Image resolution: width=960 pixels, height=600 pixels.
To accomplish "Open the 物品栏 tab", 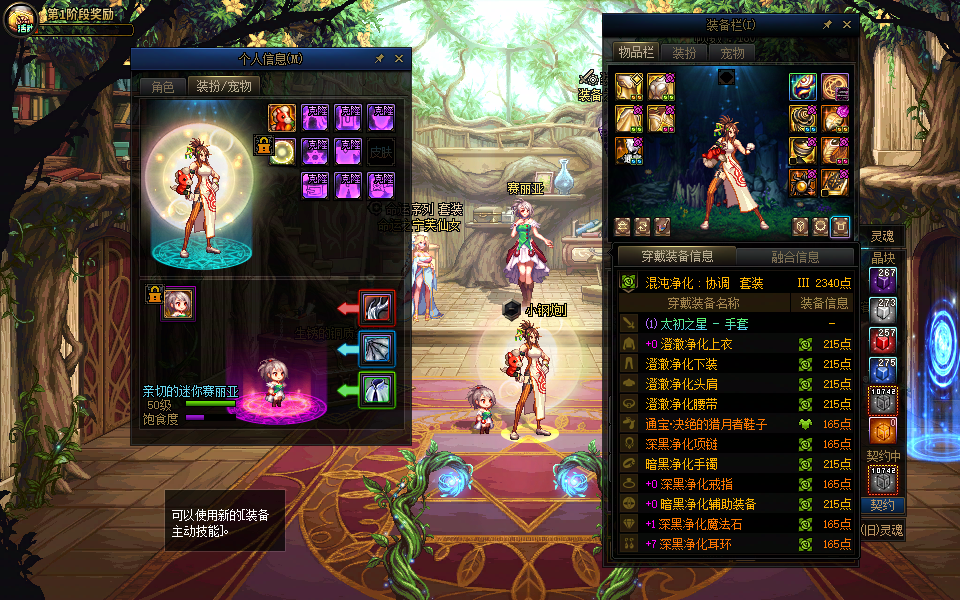I will [x=636, y=53].
